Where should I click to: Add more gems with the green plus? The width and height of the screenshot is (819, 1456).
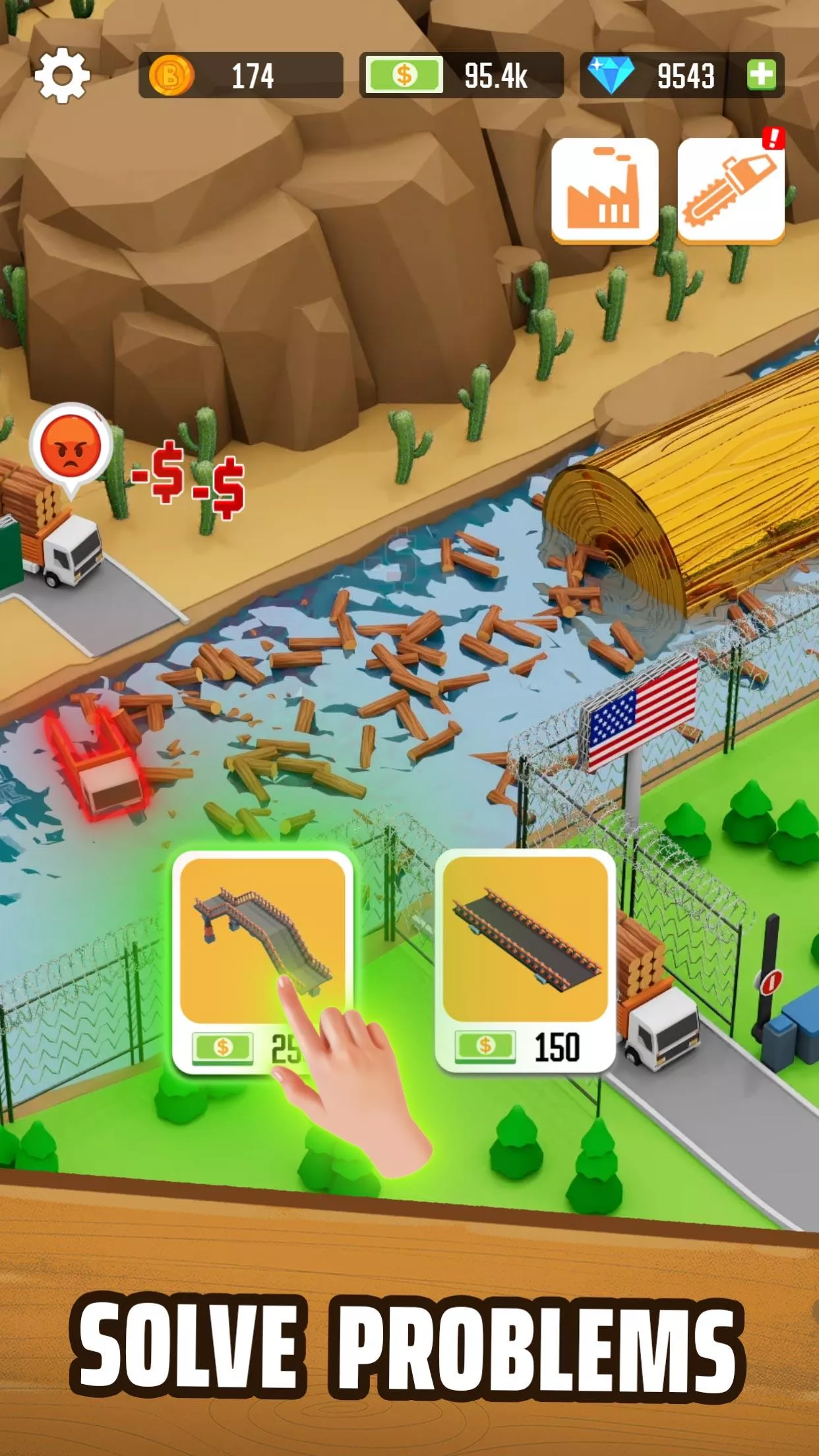(762, 75)
